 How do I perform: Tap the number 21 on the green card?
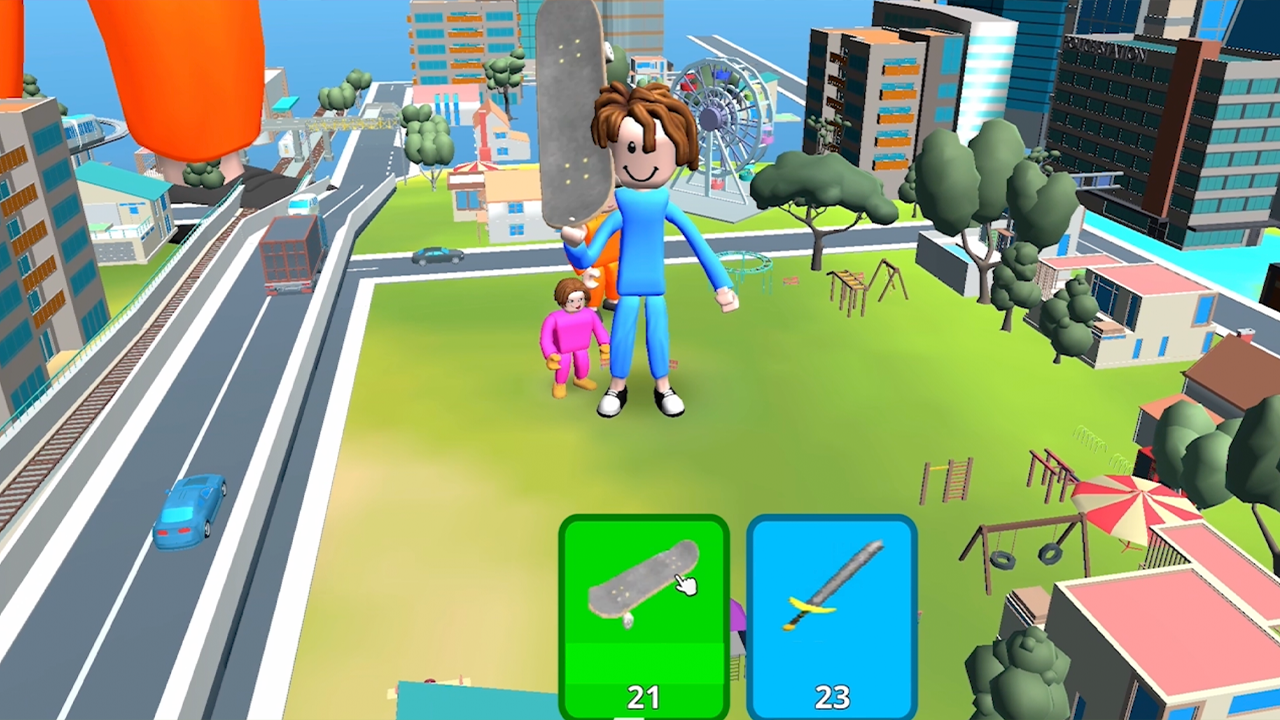coord(644,696)
